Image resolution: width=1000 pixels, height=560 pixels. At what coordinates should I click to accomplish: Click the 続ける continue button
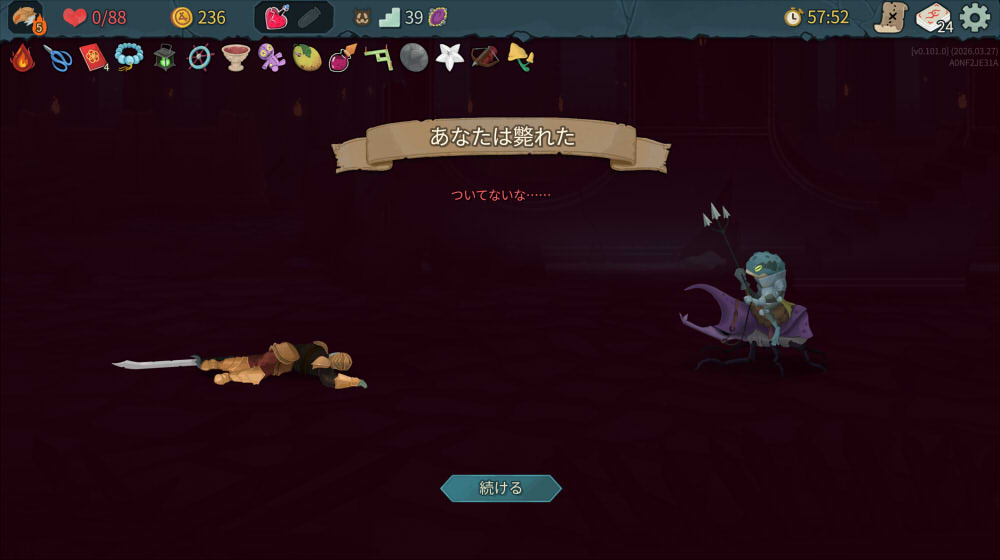(x=501, y=488)
